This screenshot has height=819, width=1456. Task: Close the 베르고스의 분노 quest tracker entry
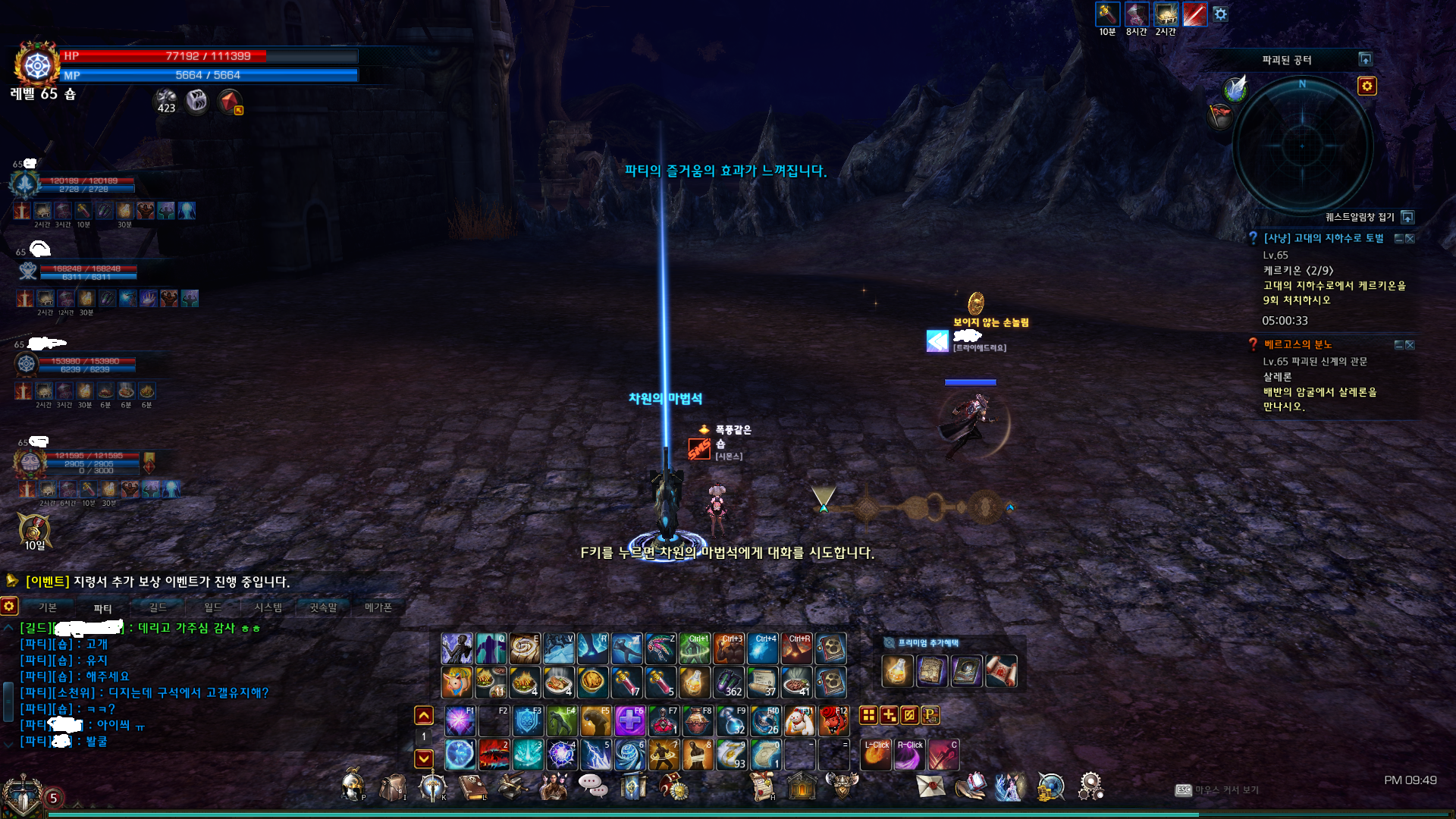[x=1410, y=345]
